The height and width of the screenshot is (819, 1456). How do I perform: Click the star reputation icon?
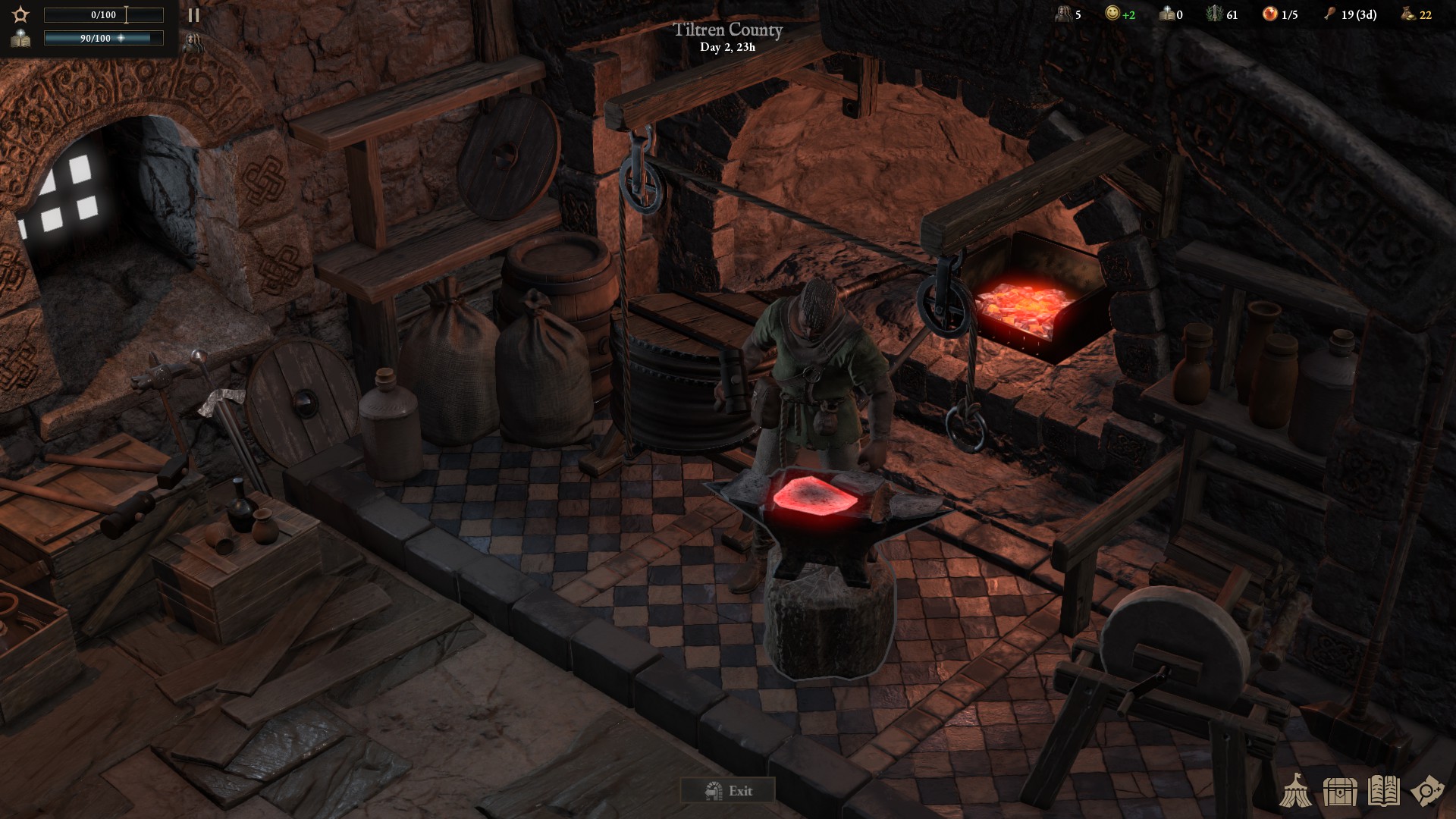20,15
